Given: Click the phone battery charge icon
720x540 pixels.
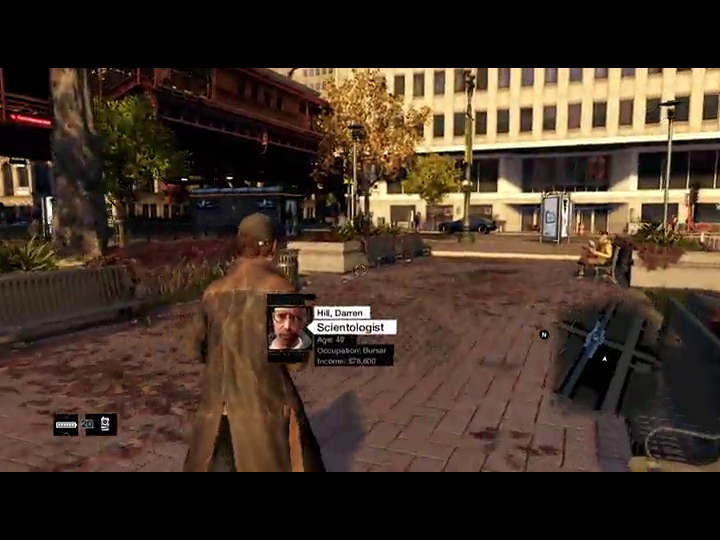Looking at the screenshot, I should (x=65, y=425).
